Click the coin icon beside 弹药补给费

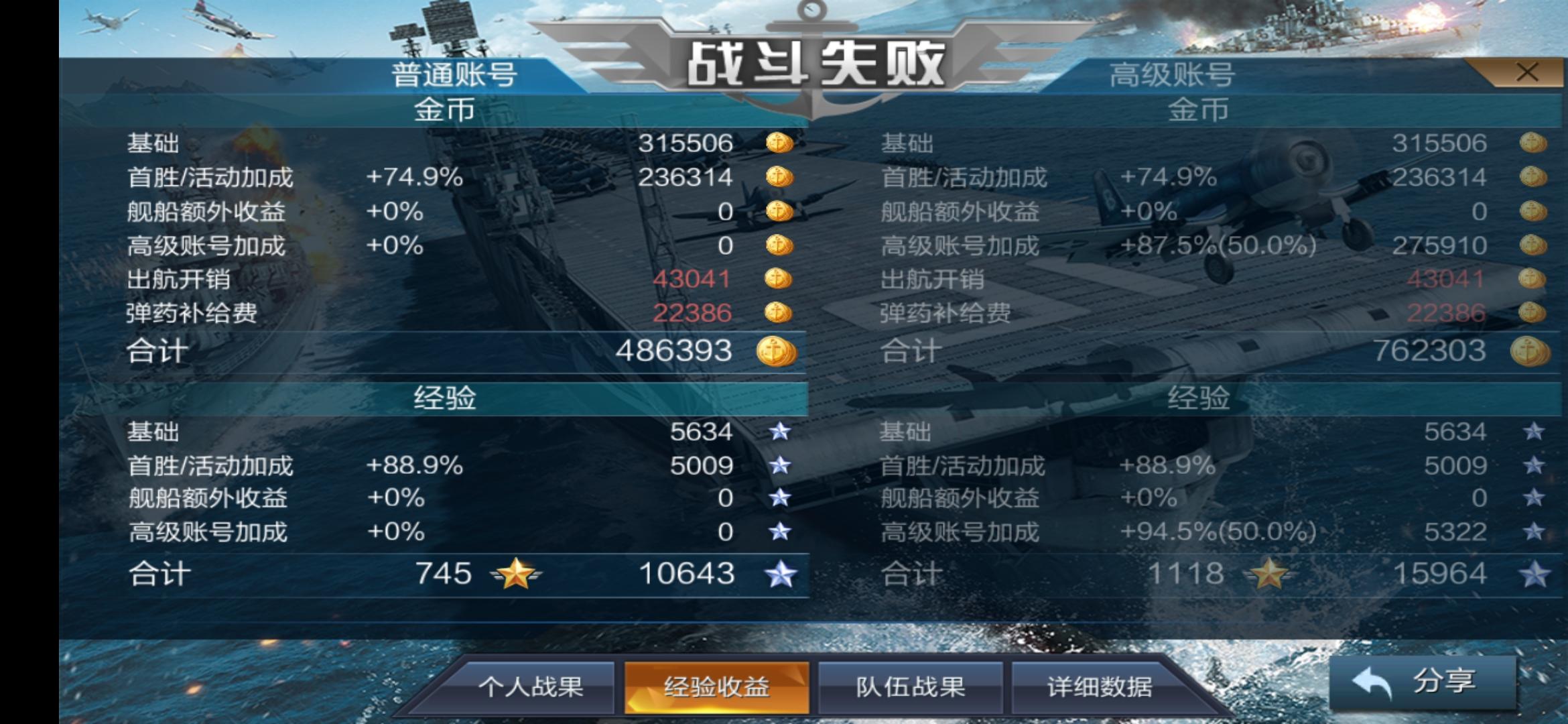(781, 314)
